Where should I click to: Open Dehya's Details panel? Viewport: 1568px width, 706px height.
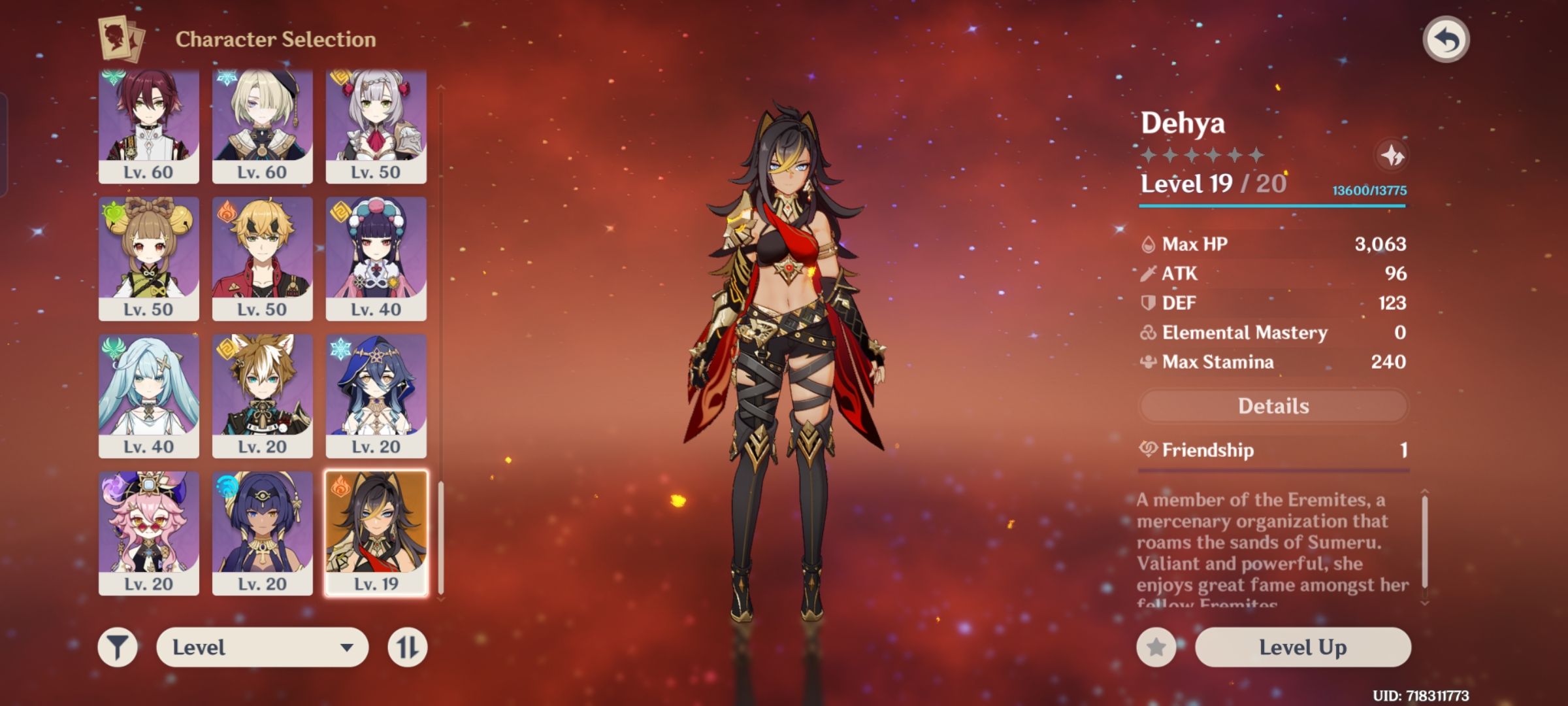point(1272,405)
